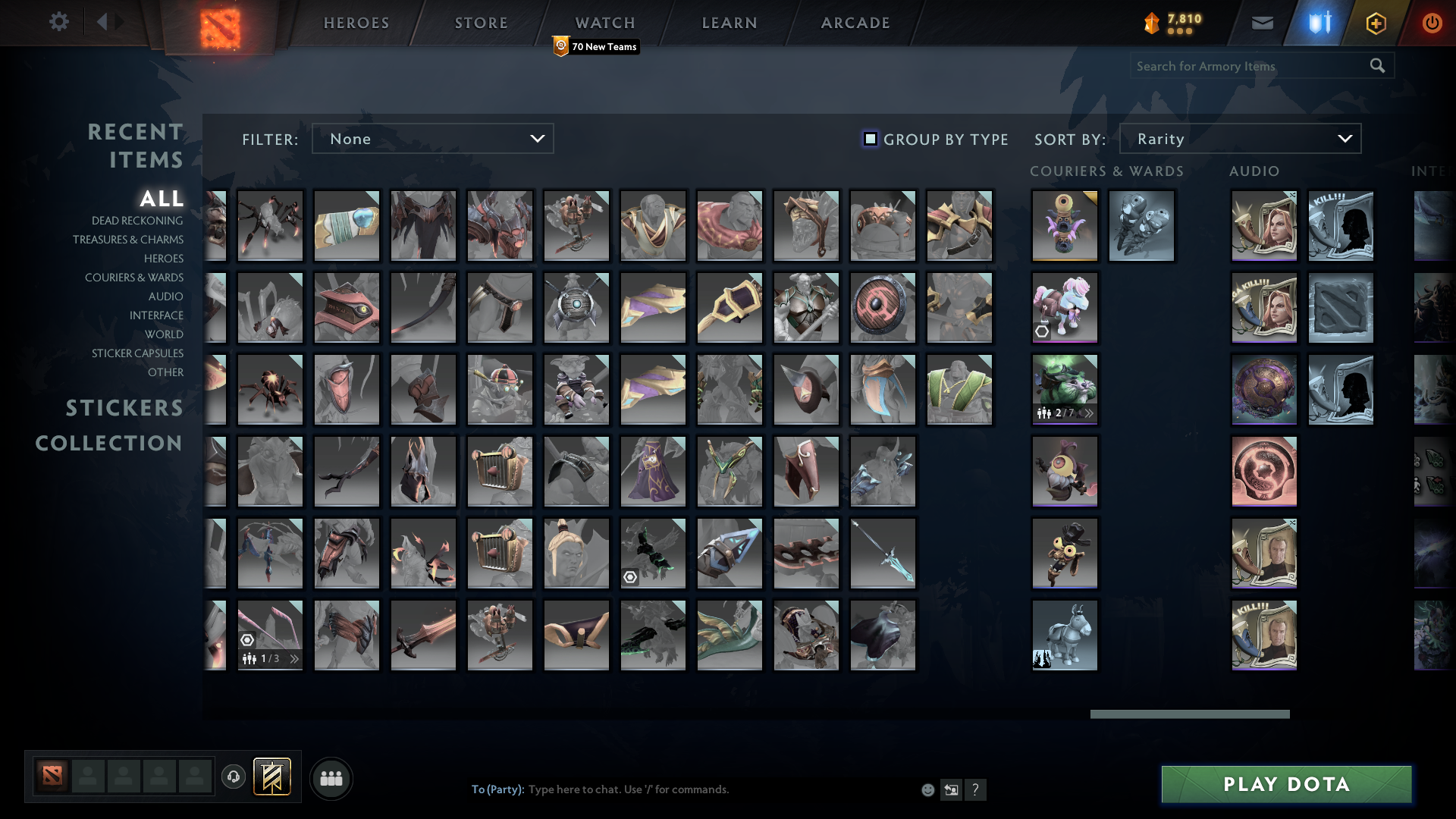Screen dimensions: 1456x819
Task: Select COURIERS & WARDS in the sidebar
Action: click(x=134, y=278)
